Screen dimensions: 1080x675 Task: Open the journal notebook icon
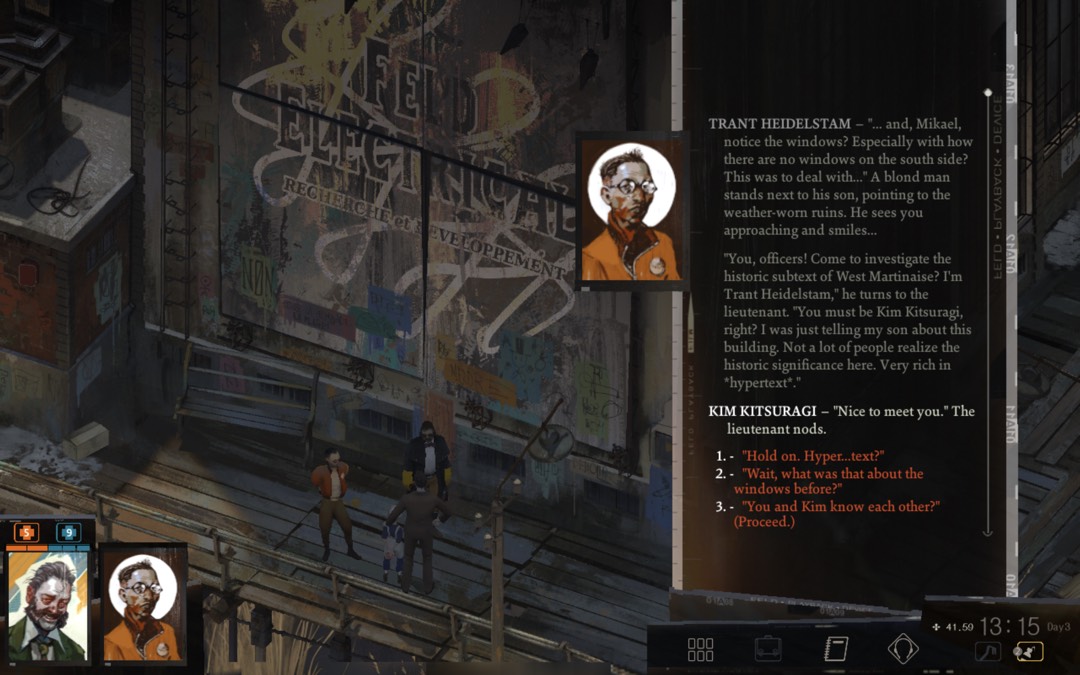tap(836, 650)
